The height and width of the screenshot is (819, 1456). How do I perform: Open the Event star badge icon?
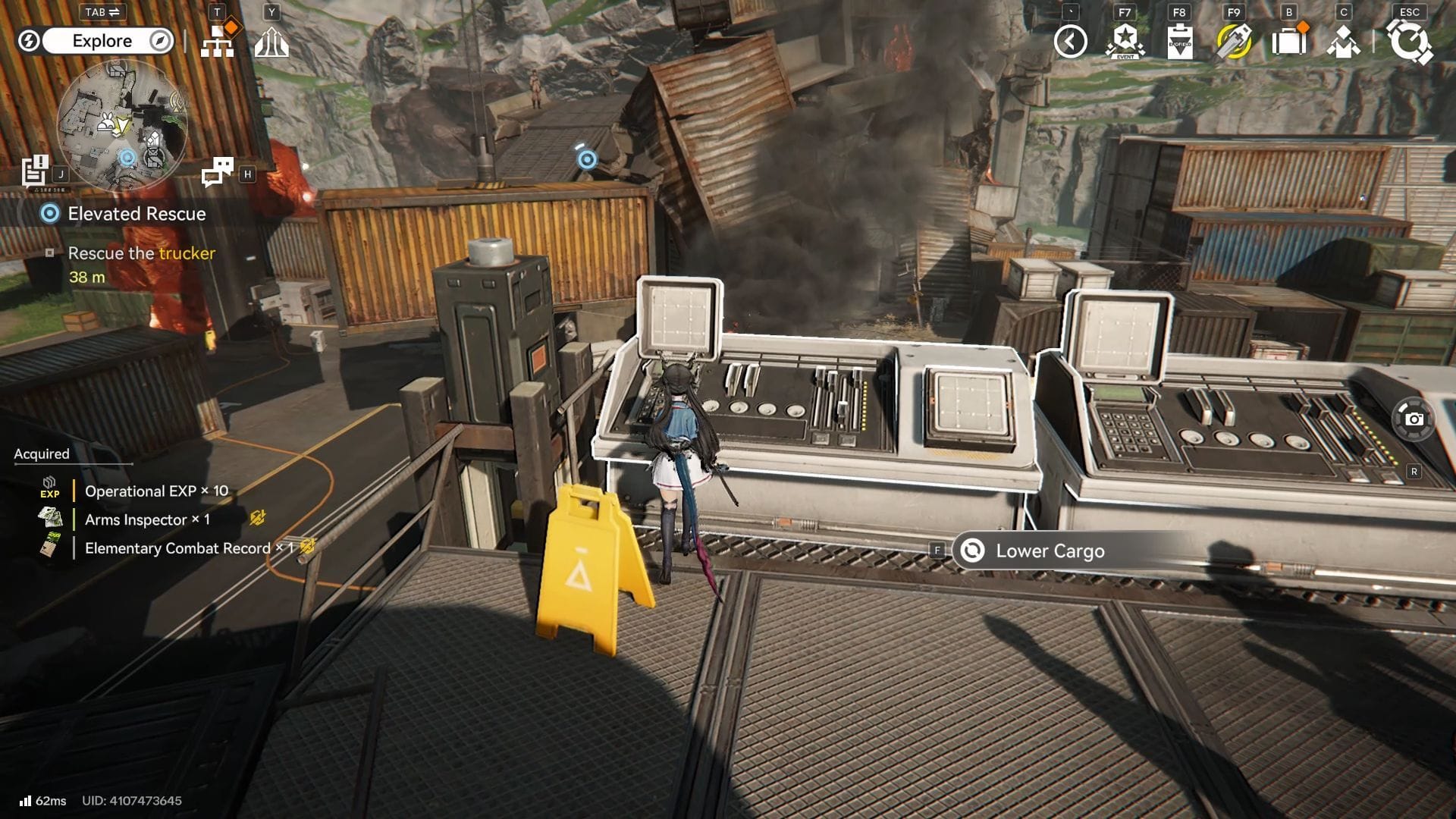point(1125,42)
